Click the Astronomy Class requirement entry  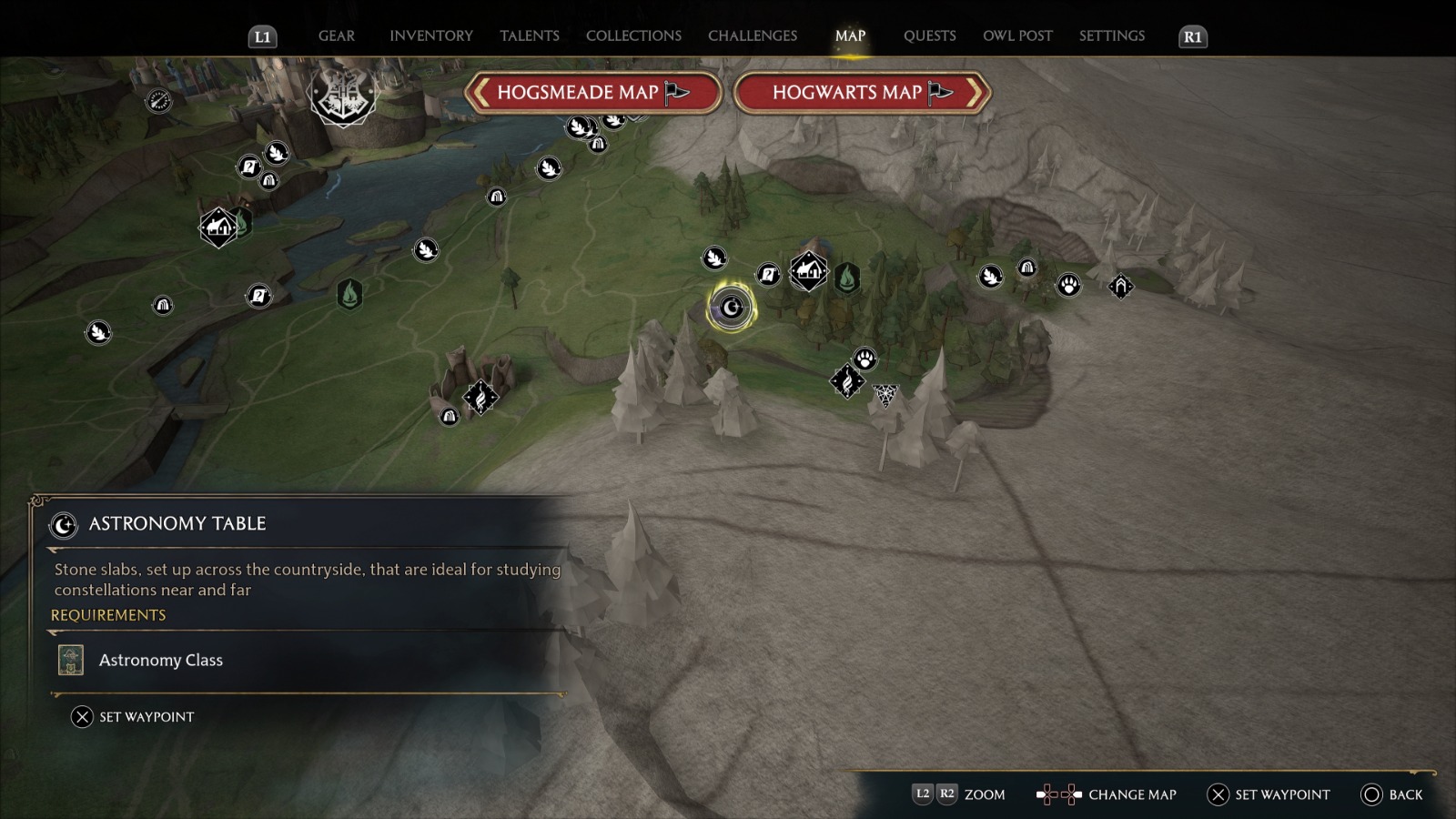160,660
